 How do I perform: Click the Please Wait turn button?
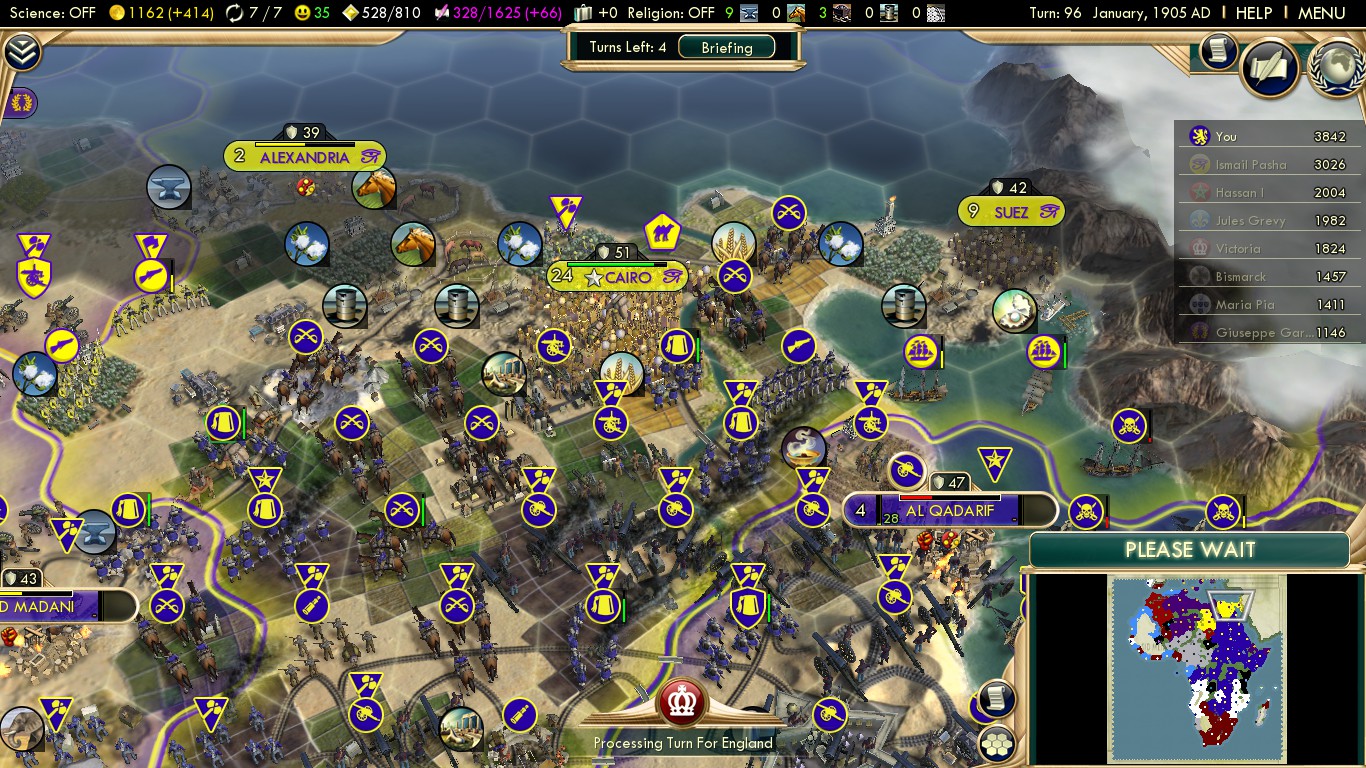tap(1189, 550)
